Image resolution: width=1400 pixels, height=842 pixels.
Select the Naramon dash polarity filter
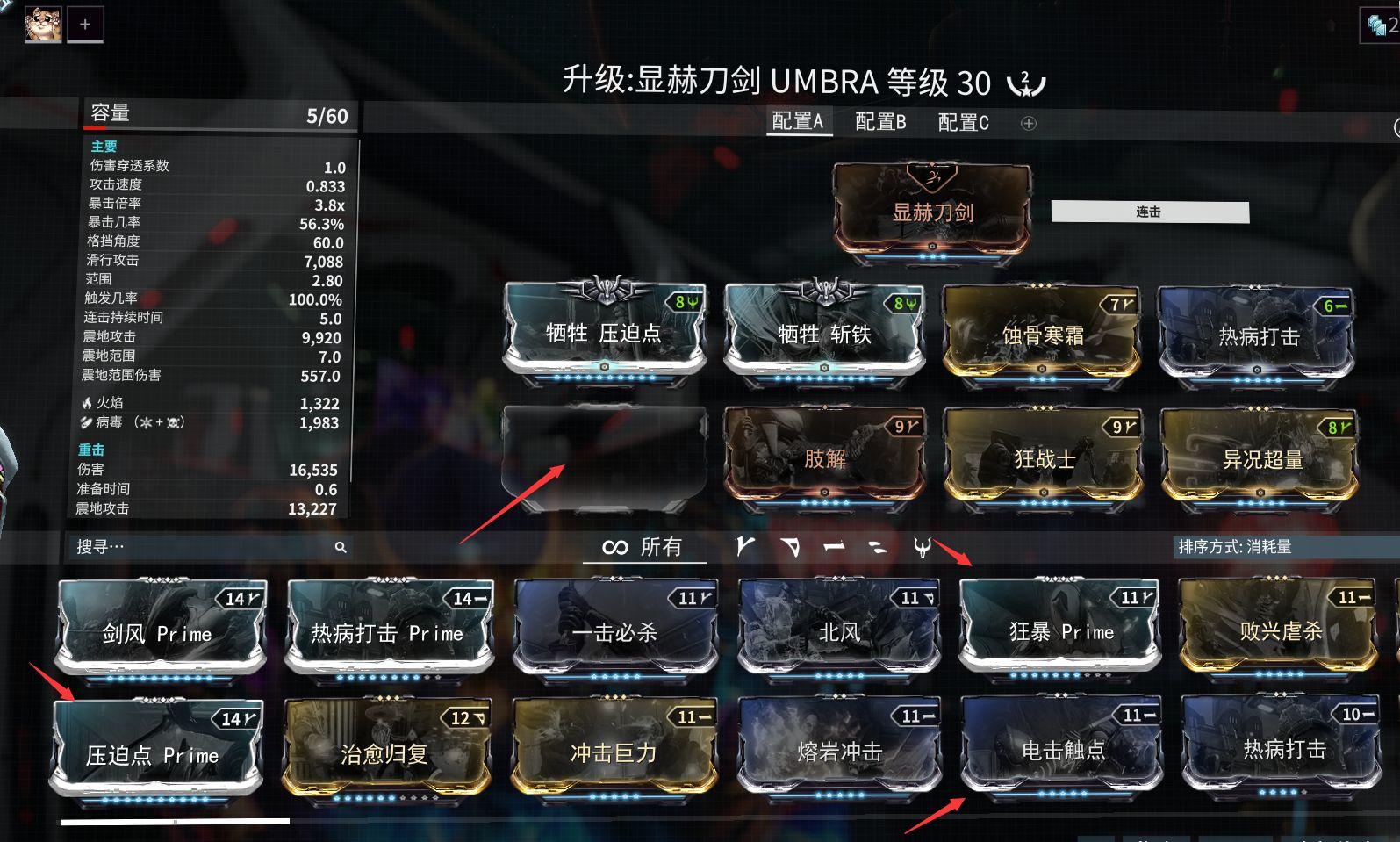(834, 547)
